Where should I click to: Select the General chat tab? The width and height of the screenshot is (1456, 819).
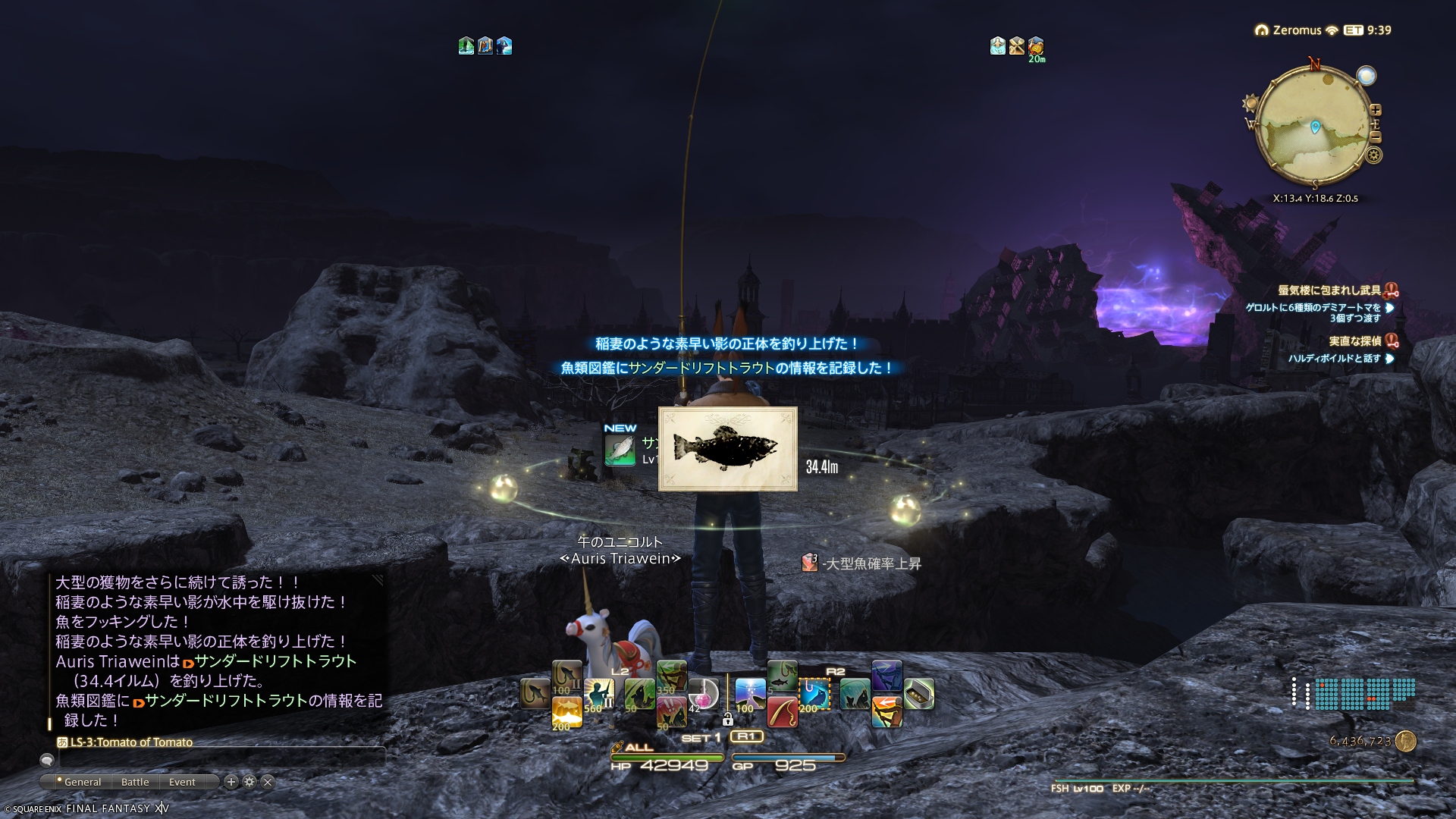82,782
